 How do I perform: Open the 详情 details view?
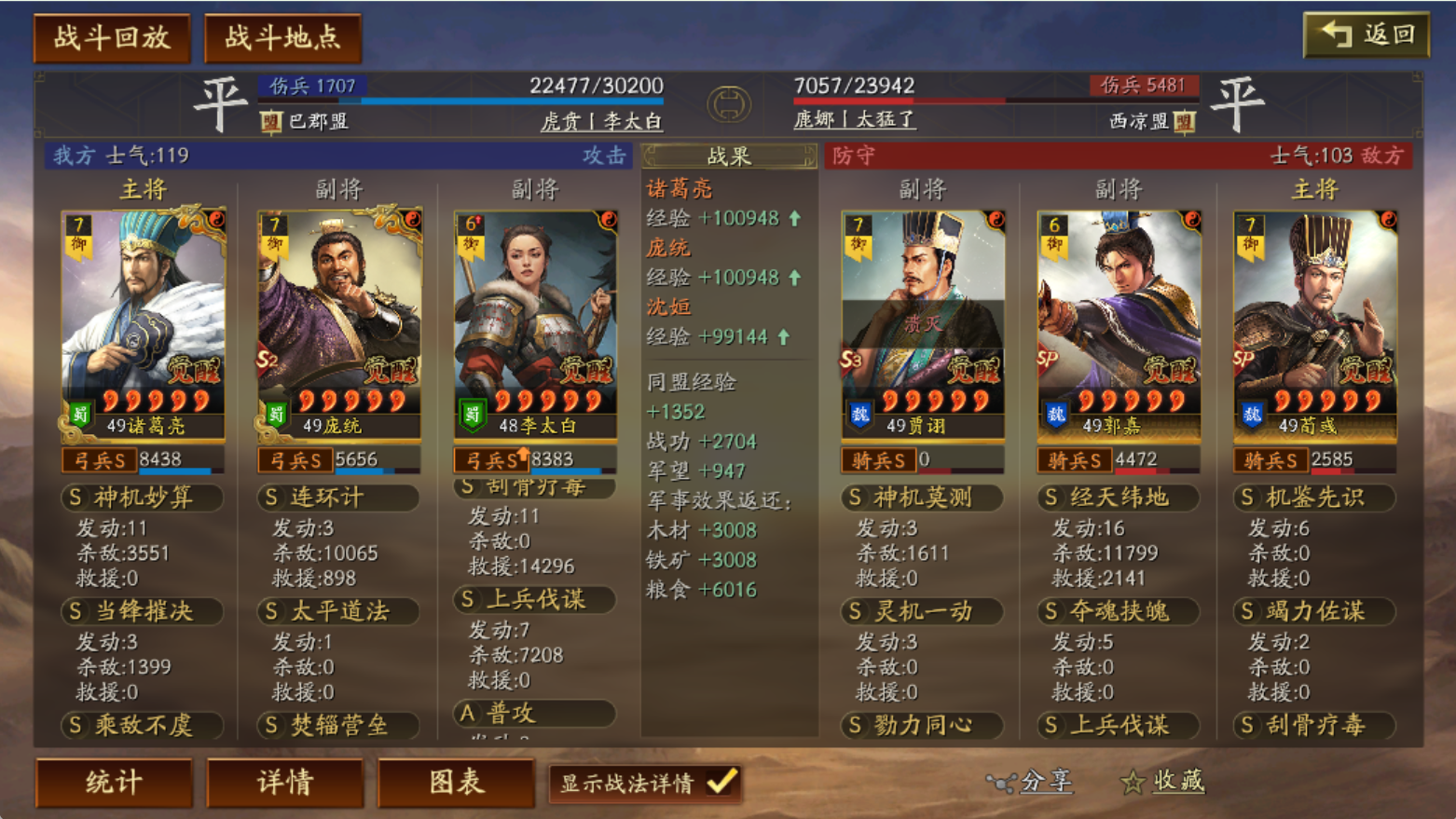pyautogui.click(x=285, y=782)
